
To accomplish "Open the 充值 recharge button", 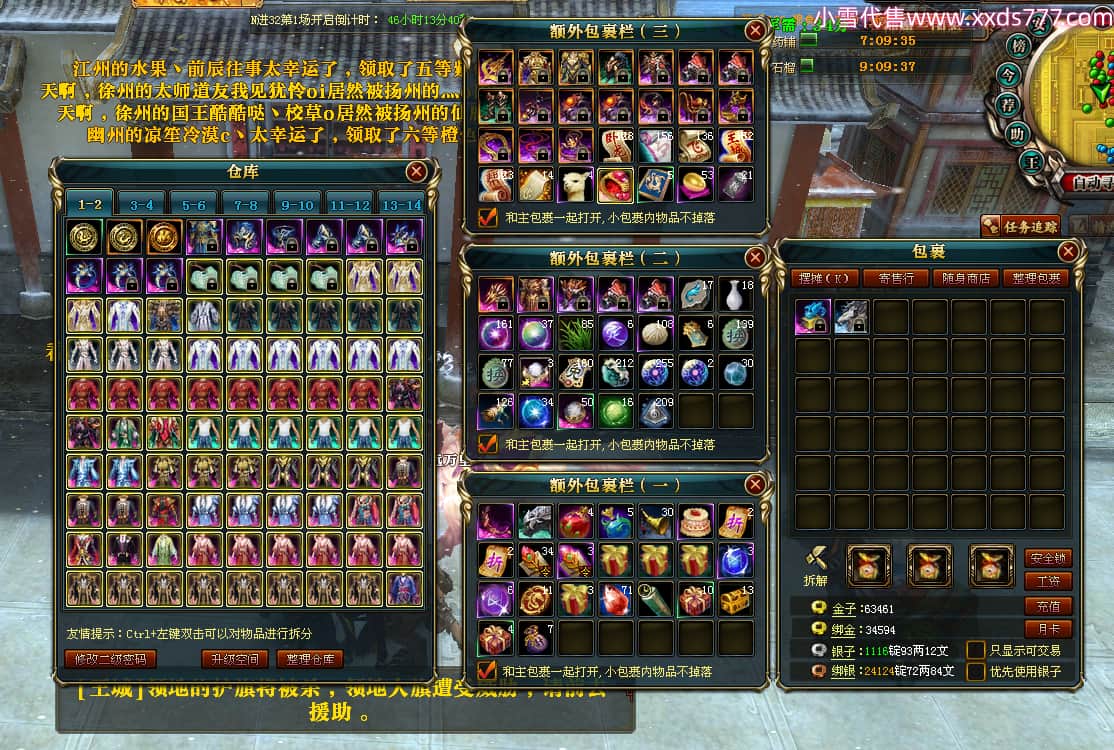I will point(1048,606).
